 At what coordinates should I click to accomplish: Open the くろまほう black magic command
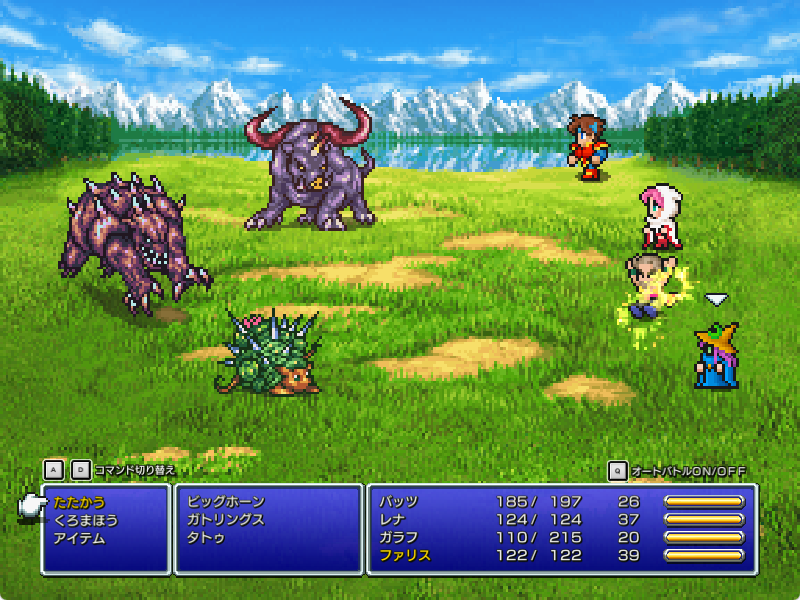(86, 520)
